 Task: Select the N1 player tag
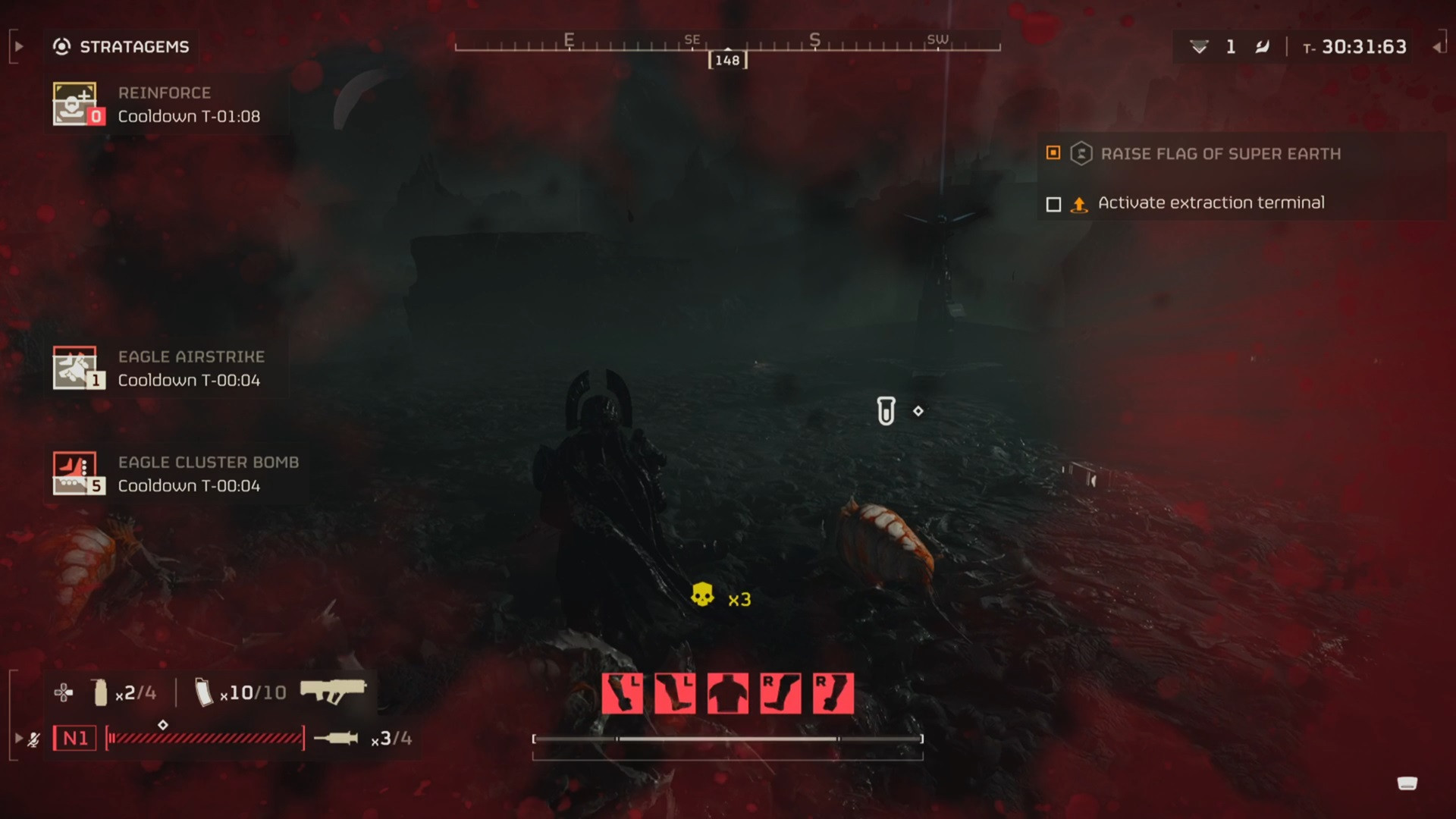coord(75,738)
